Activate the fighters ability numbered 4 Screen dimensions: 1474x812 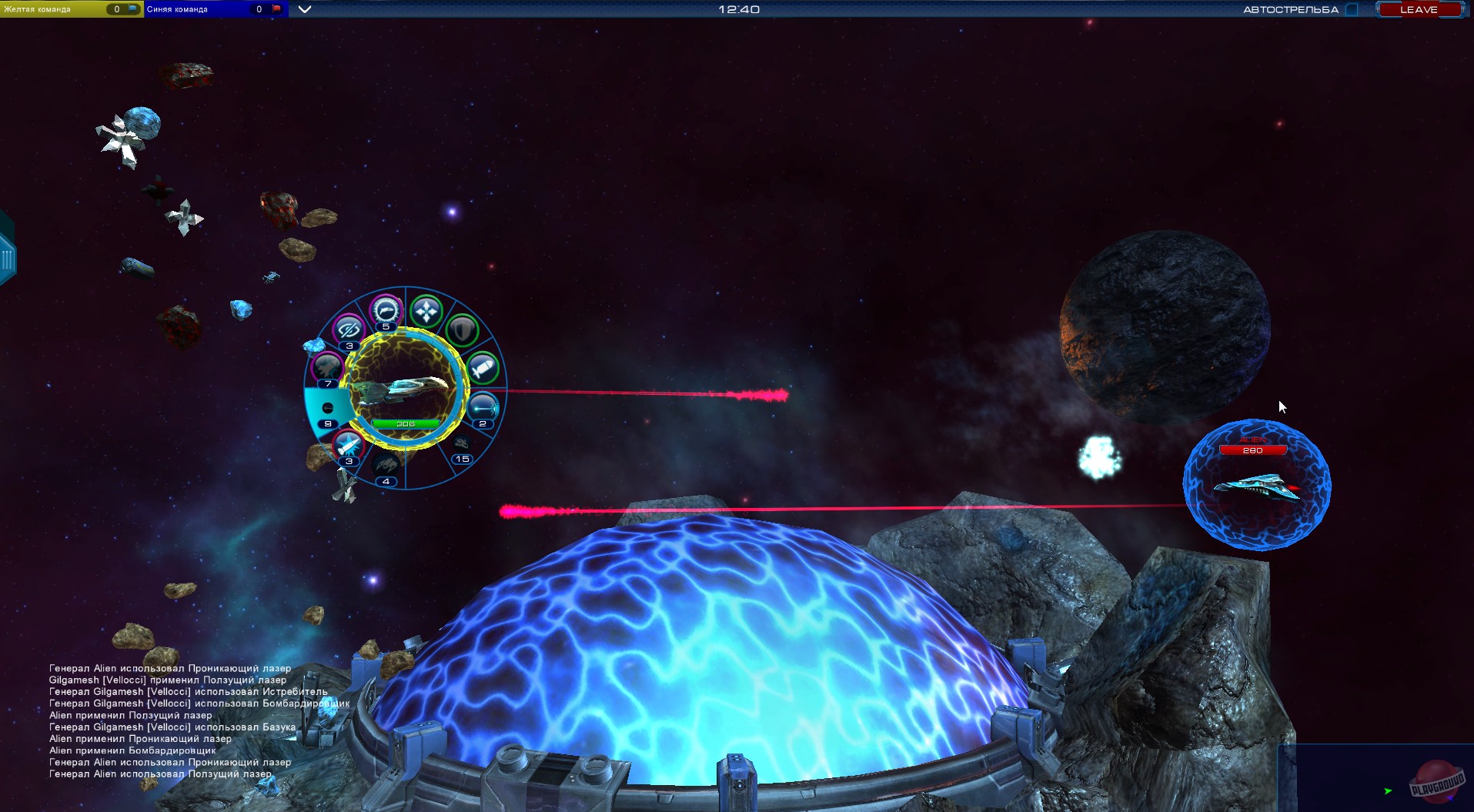386,465
